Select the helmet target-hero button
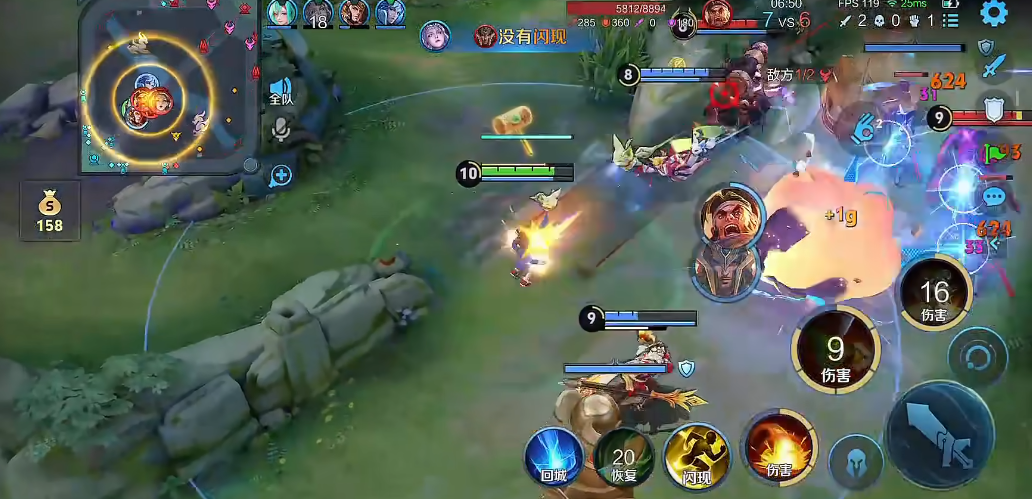Viewport: 1032px width, 499px height. click(x=856, y=461)
